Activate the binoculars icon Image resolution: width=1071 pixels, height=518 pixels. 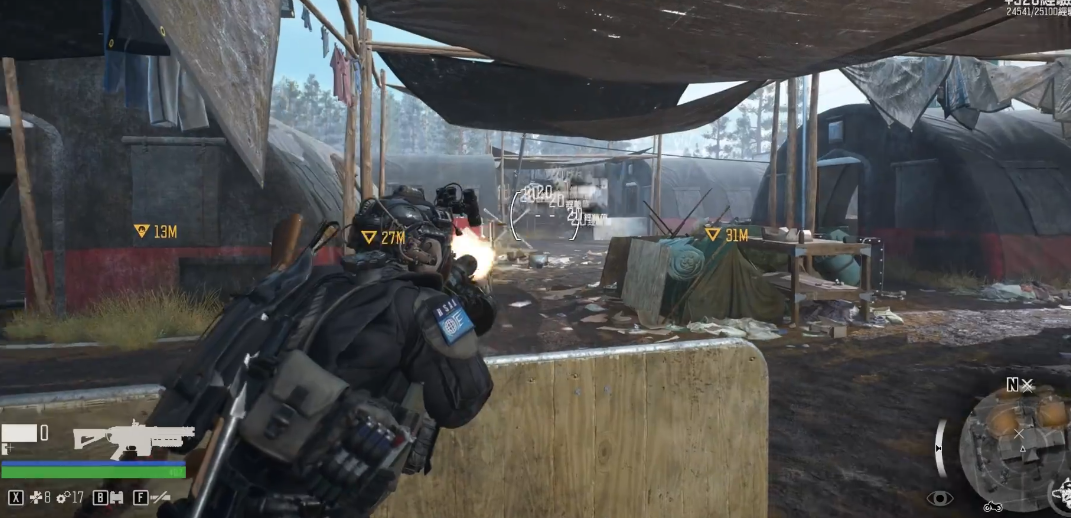(116, 497)
